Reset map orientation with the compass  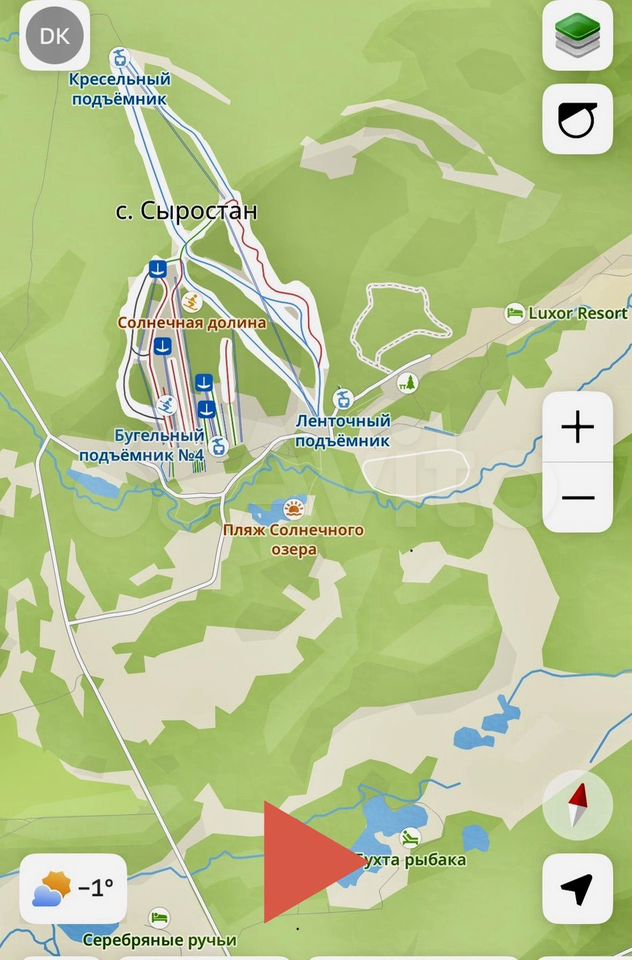(577, 805)
